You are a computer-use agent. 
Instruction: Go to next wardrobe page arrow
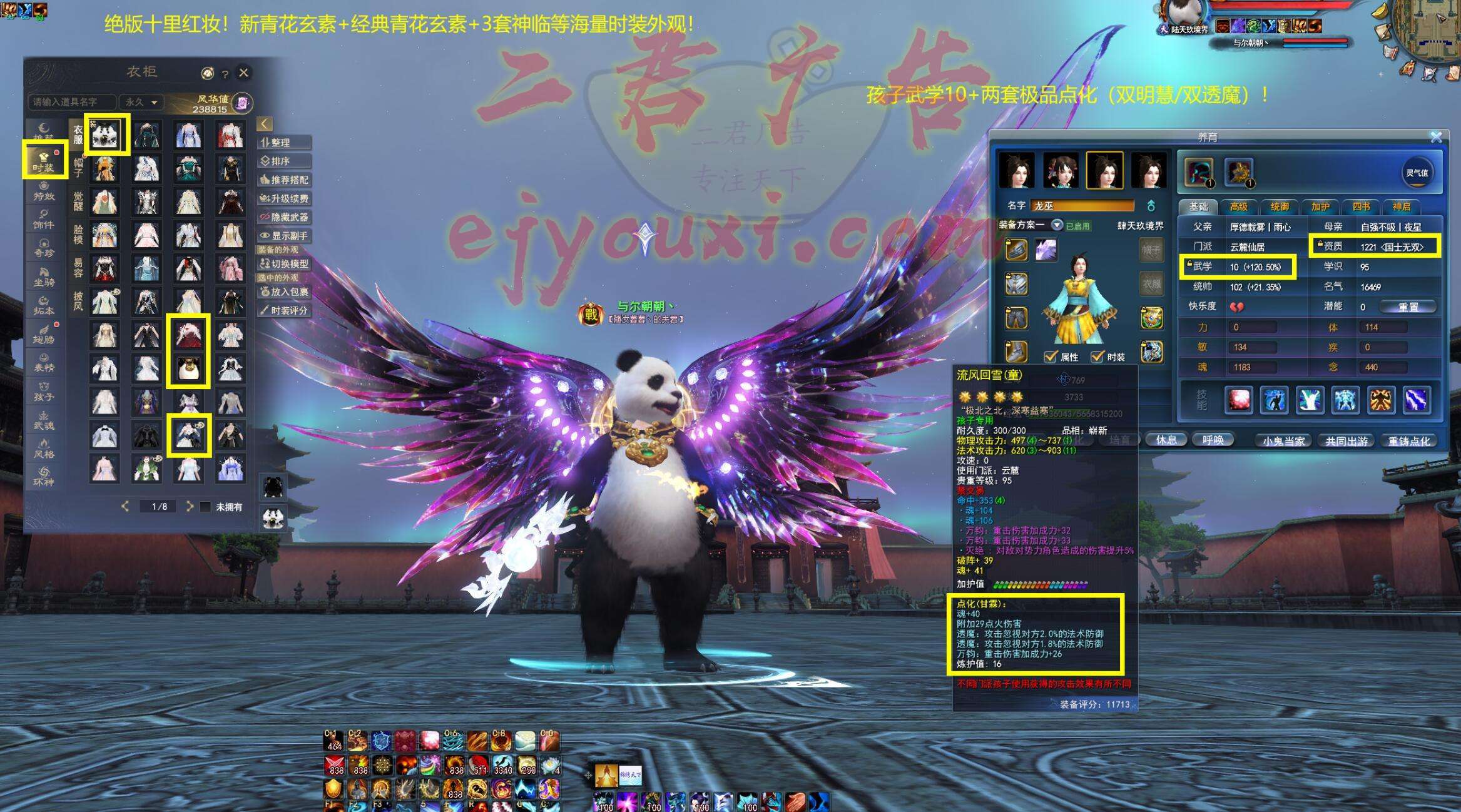coord(190,506)
